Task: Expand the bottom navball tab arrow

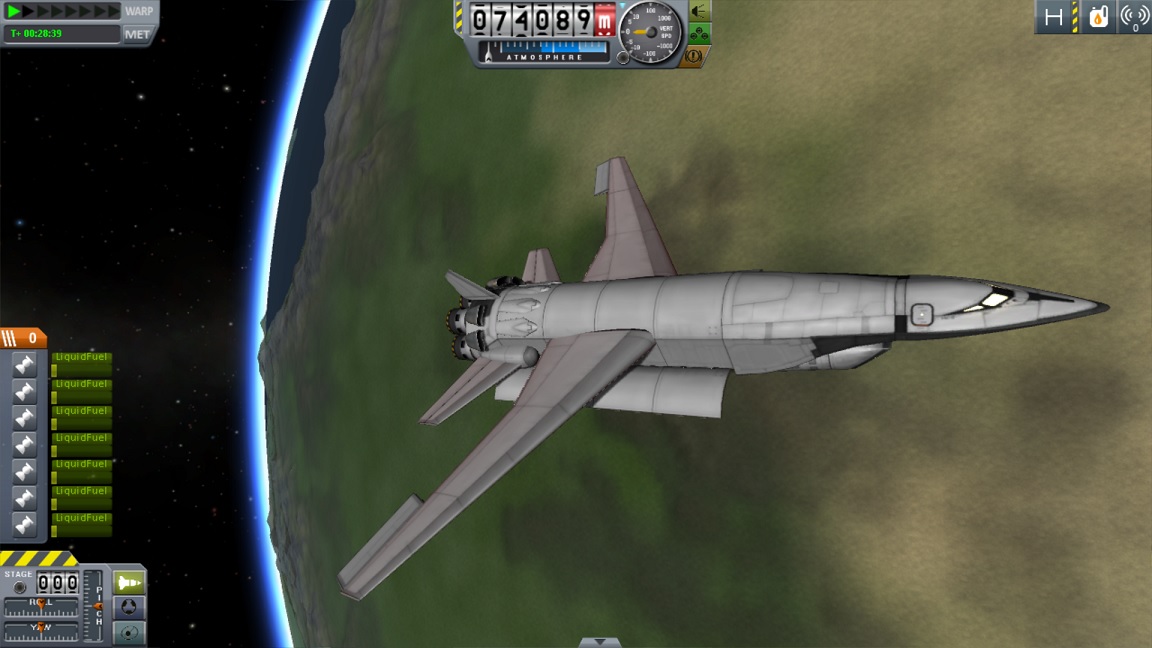Action: tap(599, 642)
